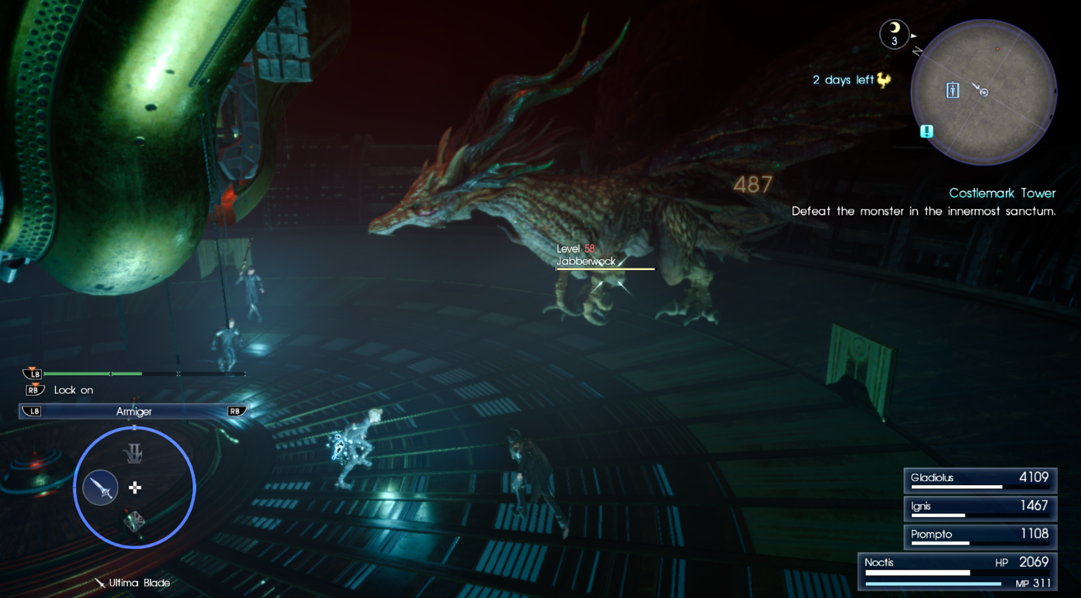Click the circular minimap
Image resolution: width=1081 pixels, height=598 pixels.
tap(983, 92)
